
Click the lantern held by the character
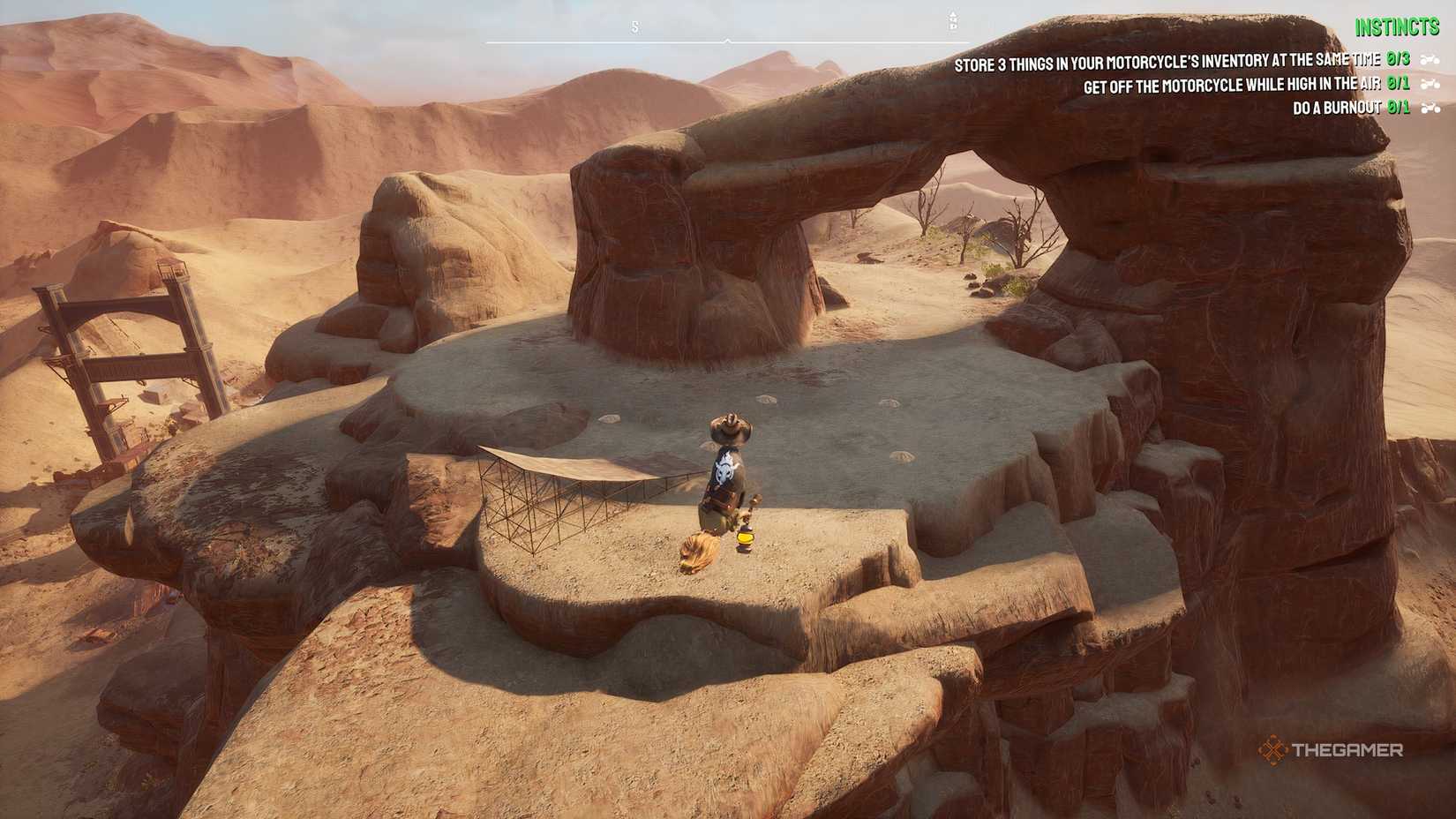tap(744, 538)
